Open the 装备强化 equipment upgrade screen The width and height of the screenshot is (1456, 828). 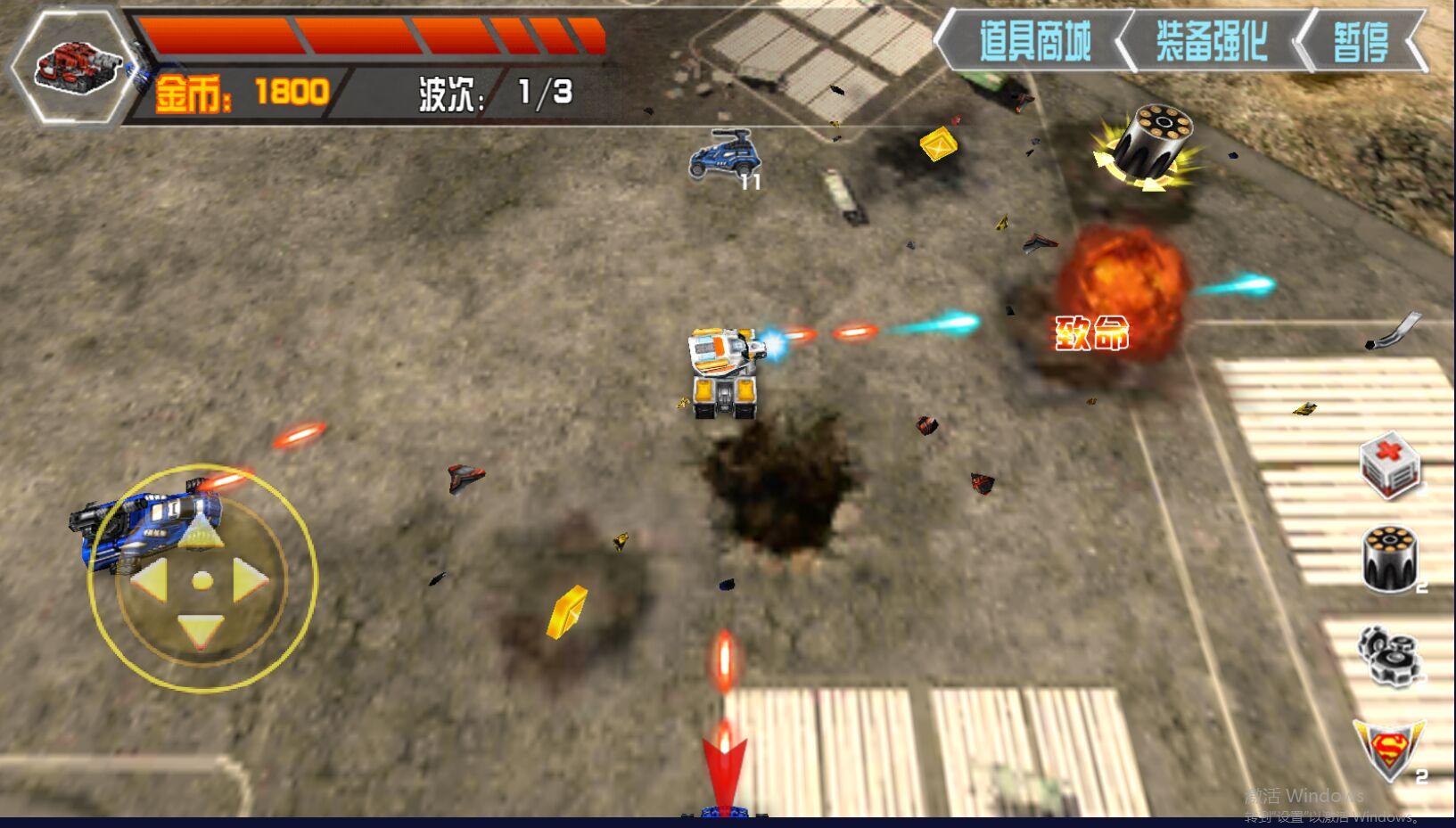point(1211,37)
